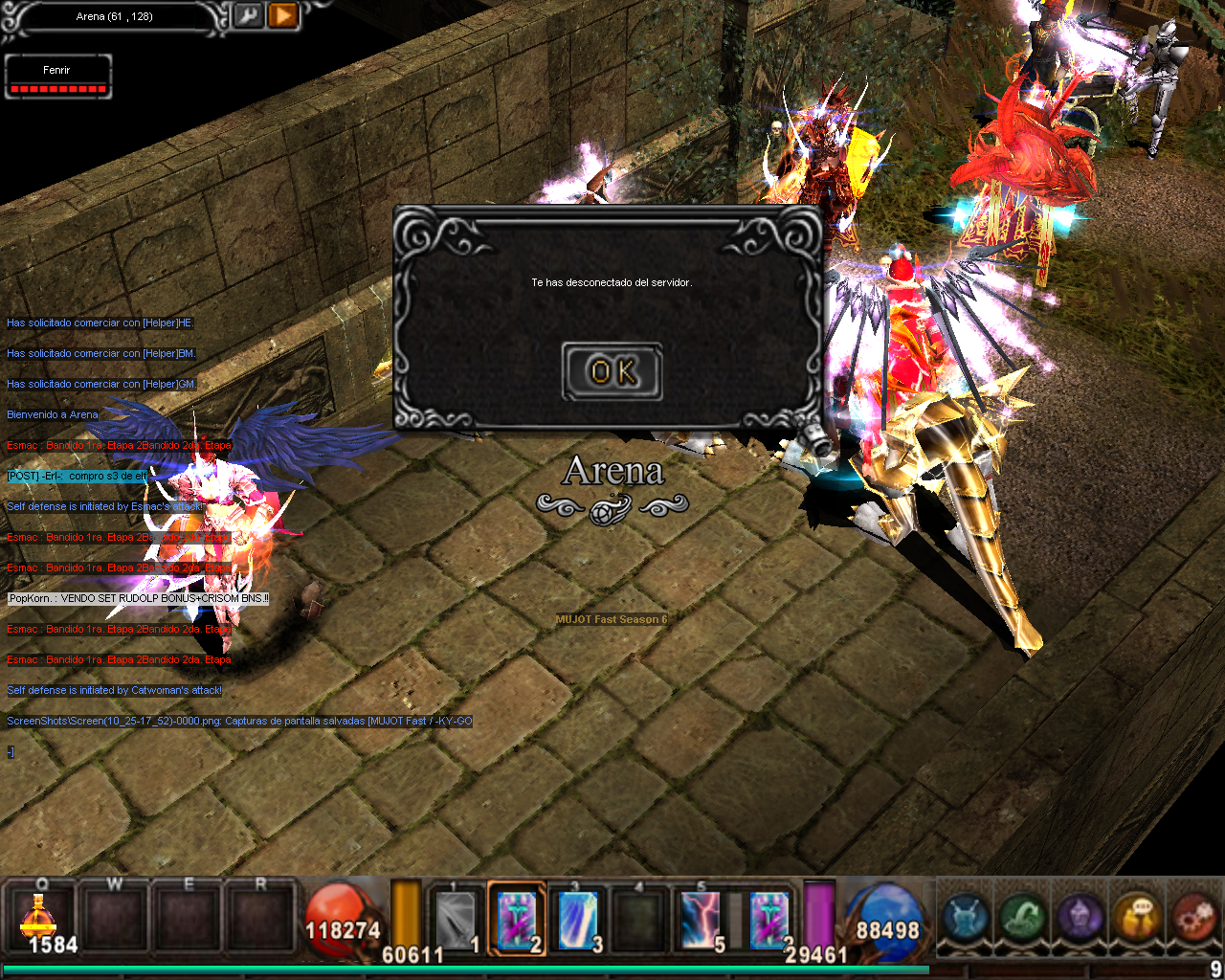The width and height of the screenshot is (1225, 980).
Task: Open the wrench settings button
Action: (248, 15)
